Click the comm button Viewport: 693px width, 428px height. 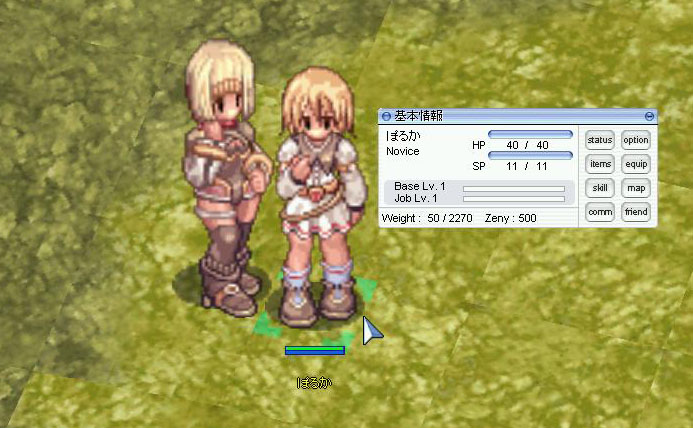[x=600, y=212]
